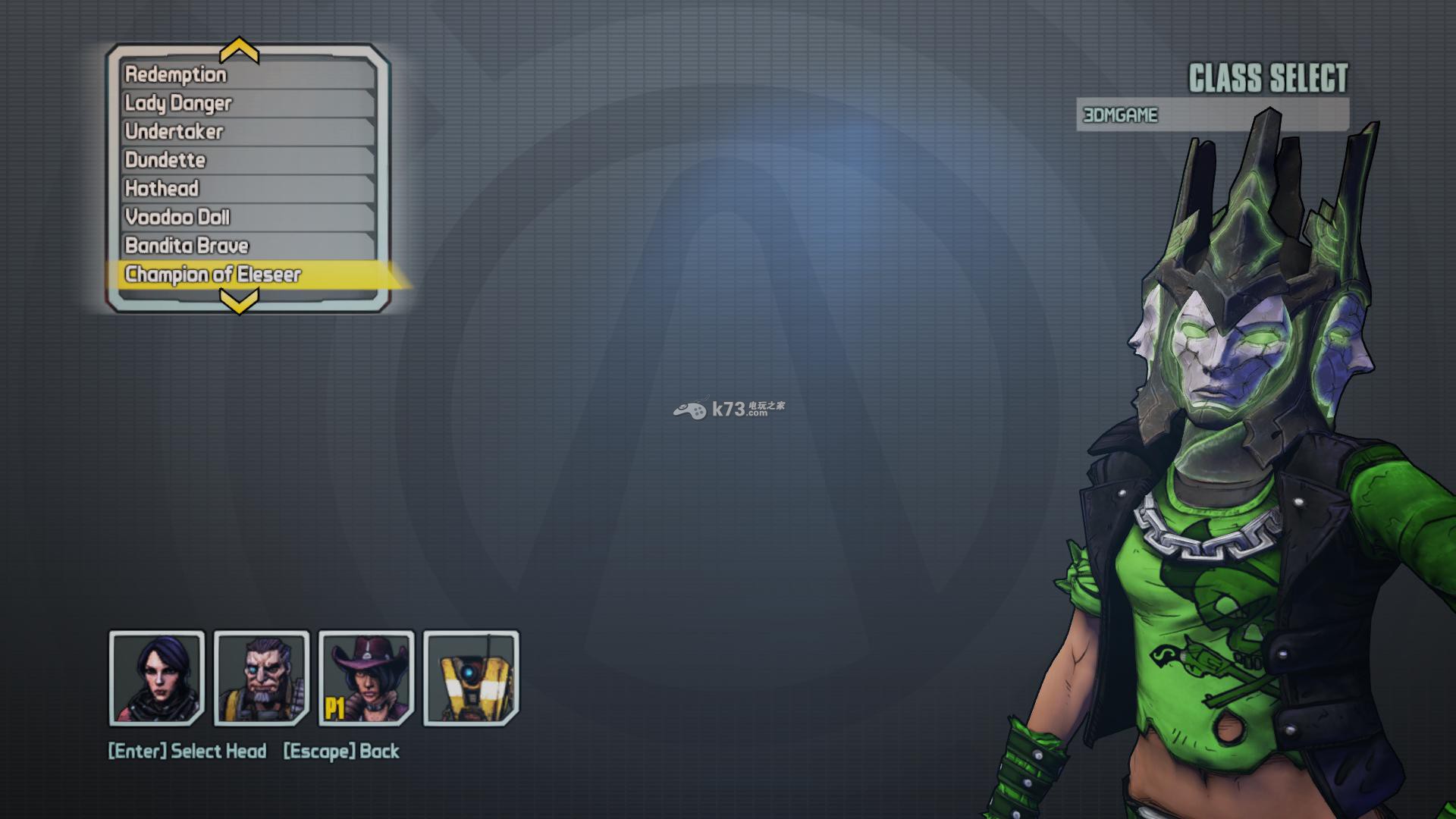Select the Redemption head option

247,74
